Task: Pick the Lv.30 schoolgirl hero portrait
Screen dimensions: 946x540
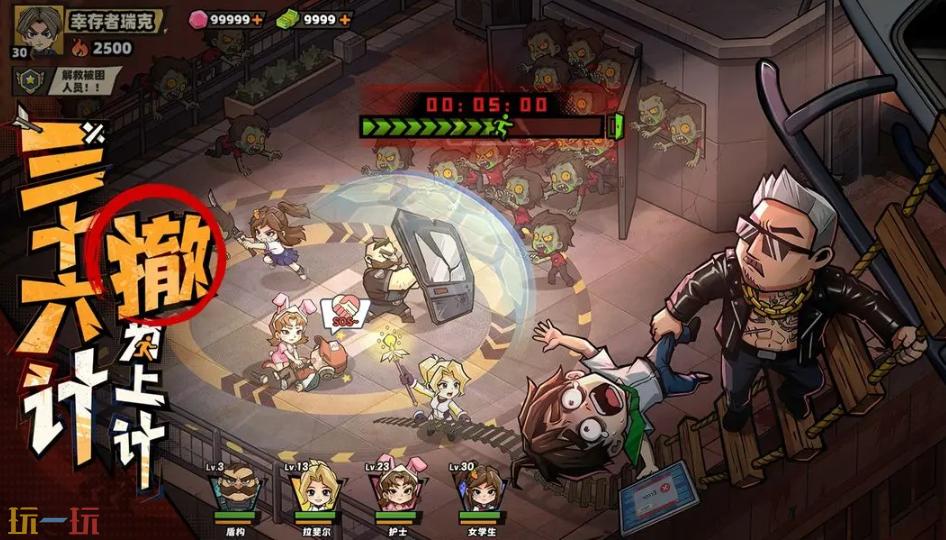Action: tap(477, 490)
